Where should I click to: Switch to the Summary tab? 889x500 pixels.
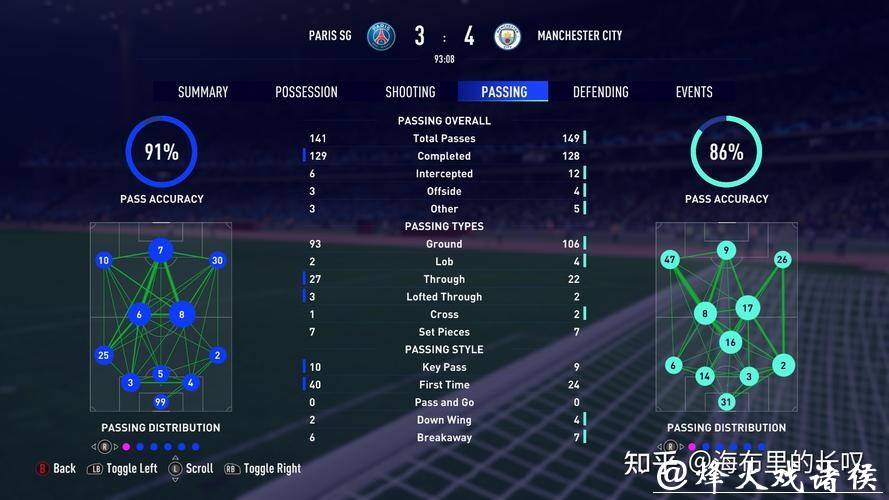pos(203,92)
